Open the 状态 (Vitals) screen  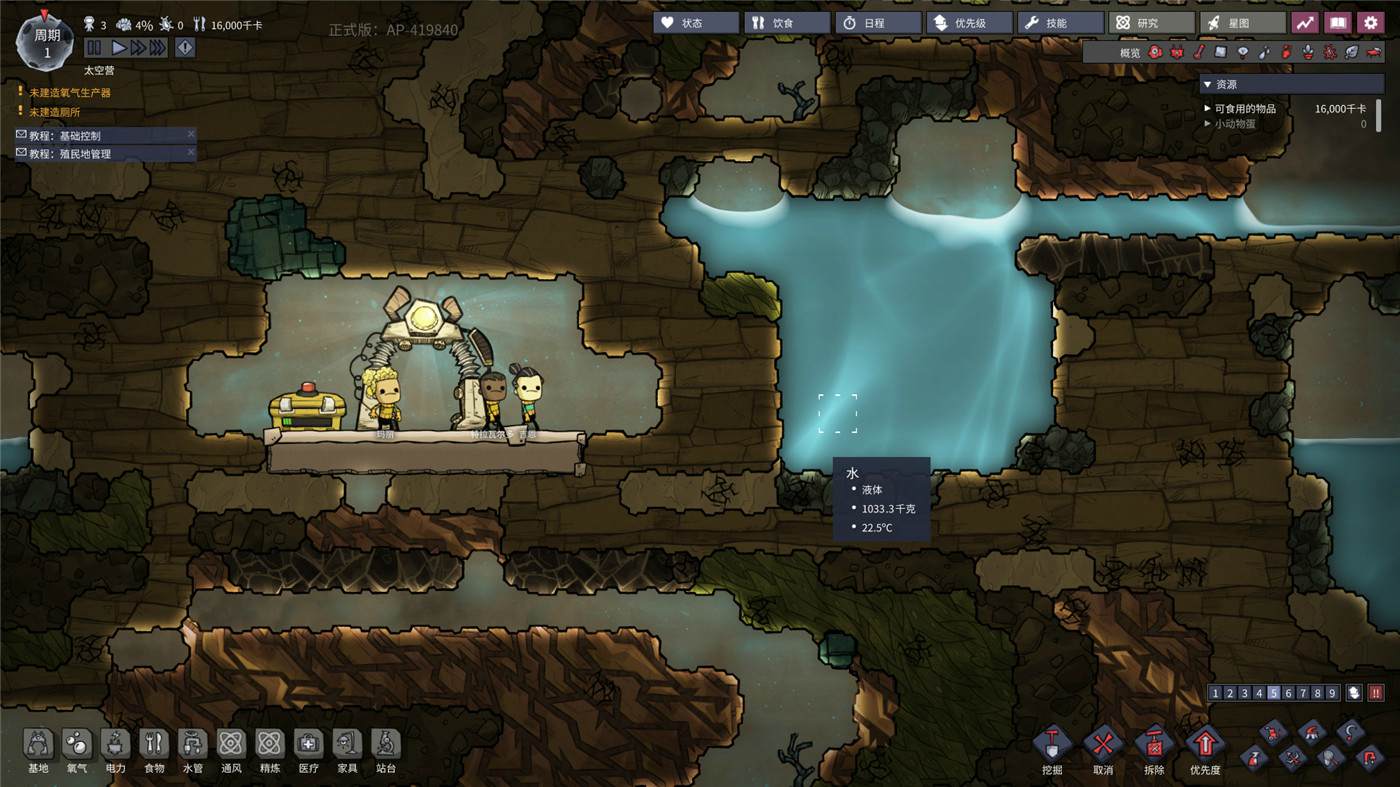tap(696, 23)
